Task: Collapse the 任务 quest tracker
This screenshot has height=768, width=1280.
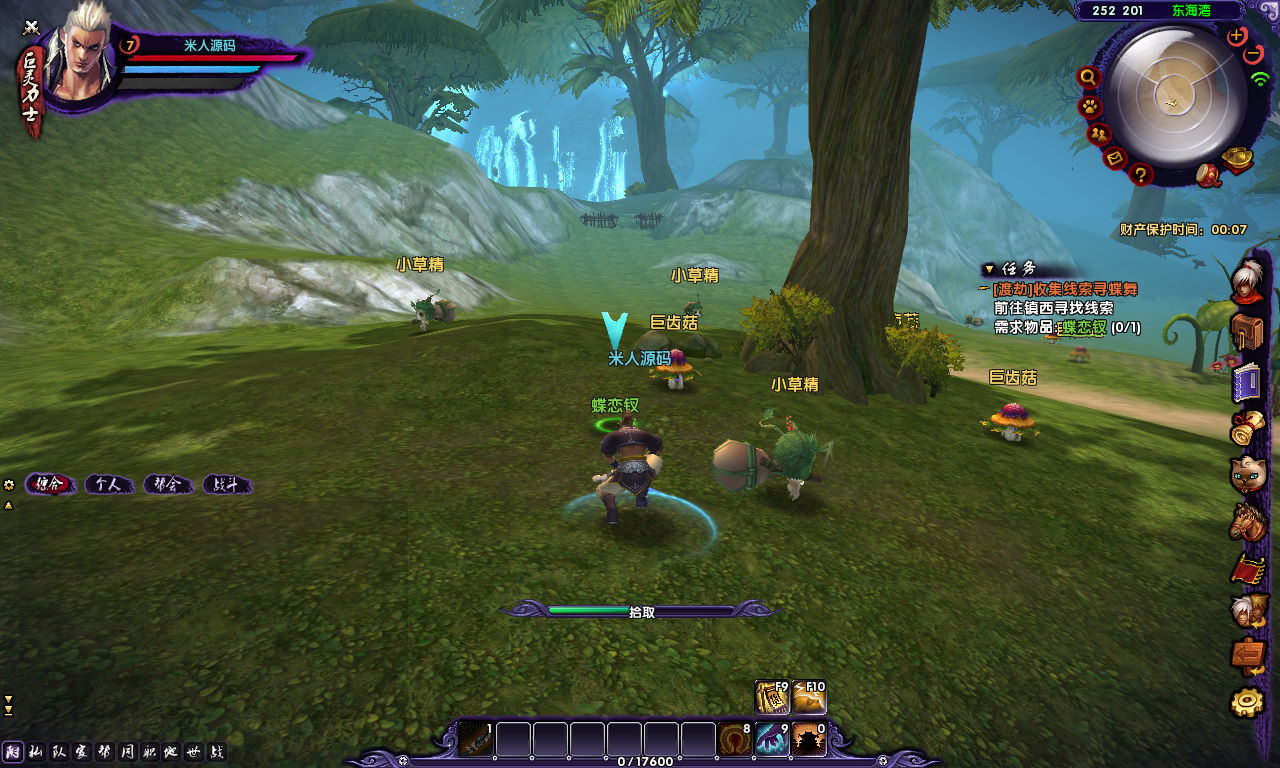Action: pyautogui.click(x=989, y=269)
